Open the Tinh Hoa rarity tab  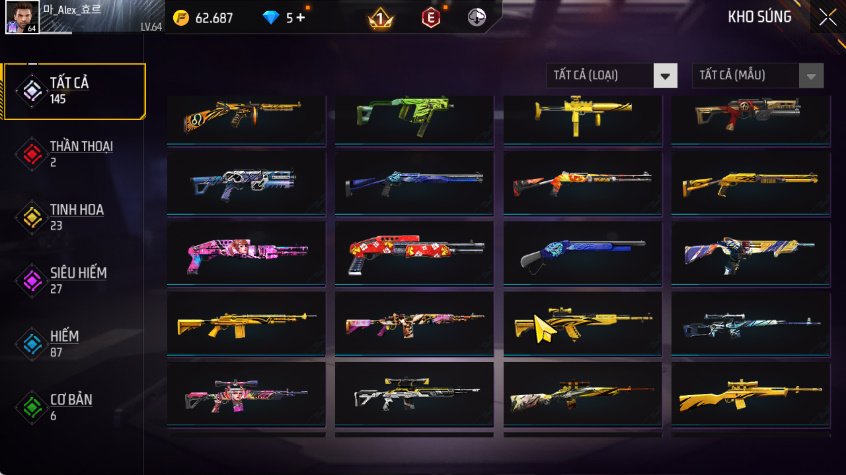(x=73, y=217)
